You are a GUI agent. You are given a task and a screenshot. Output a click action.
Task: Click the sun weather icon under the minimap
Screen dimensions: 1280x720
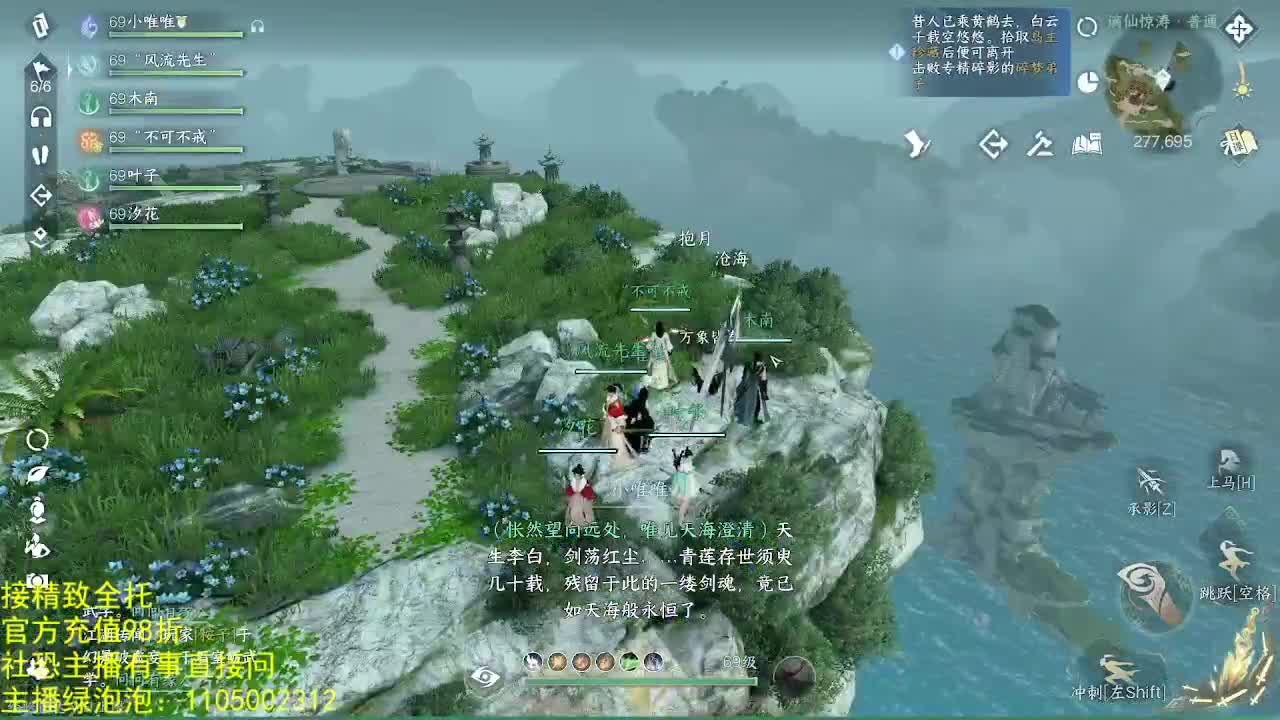[1243, 90]
